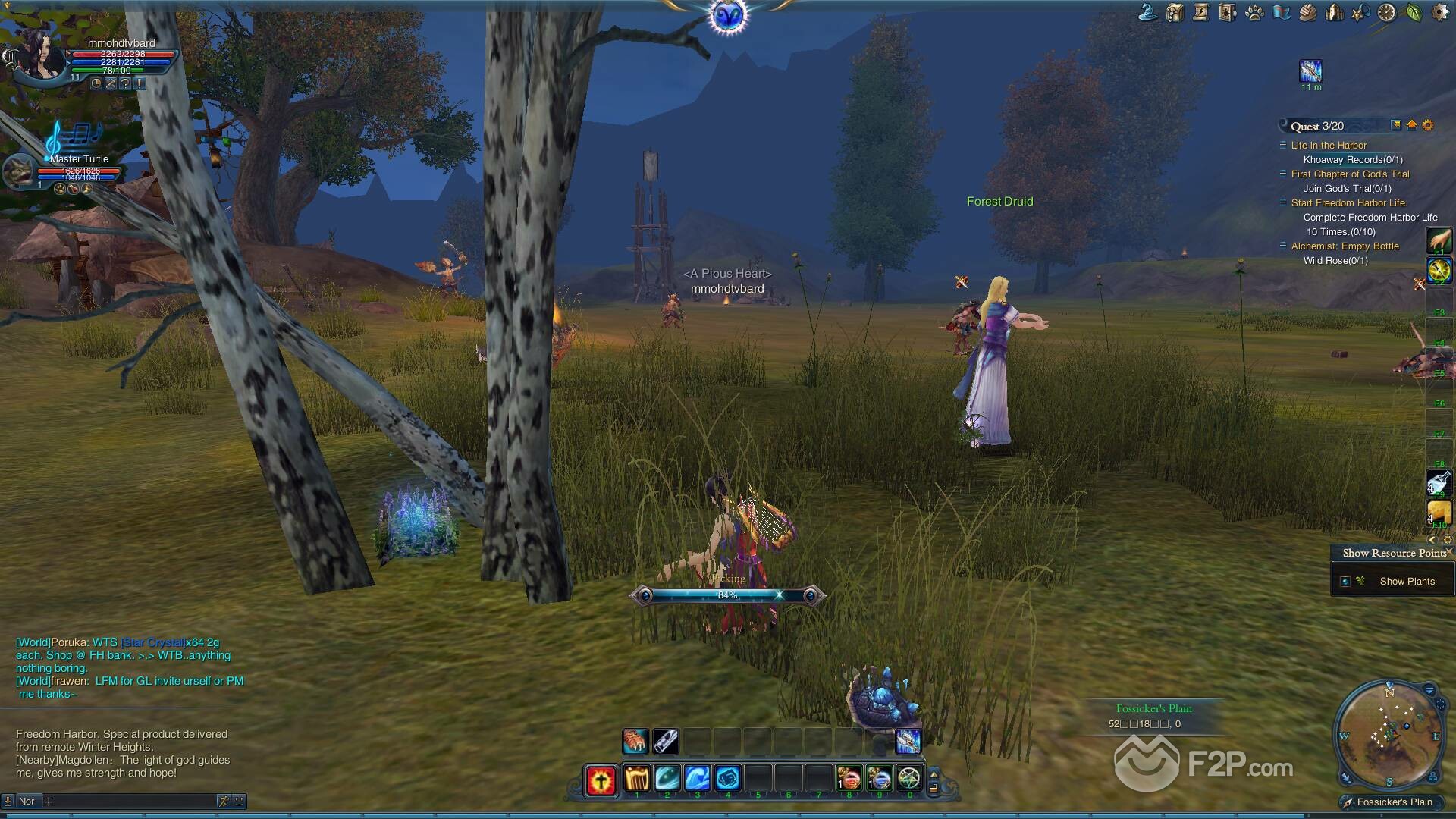1456x819 pixels.
Task: Activate the red cross skill on hotbar
Action: pyautogui.click(x=601, y=780)
